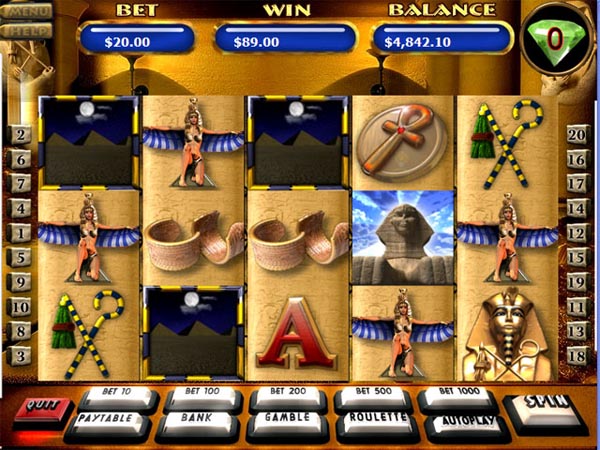Screen dimensions: 600x450
Task: Open the MENU button
Action: pyautogui.click(x=26, y=12)
